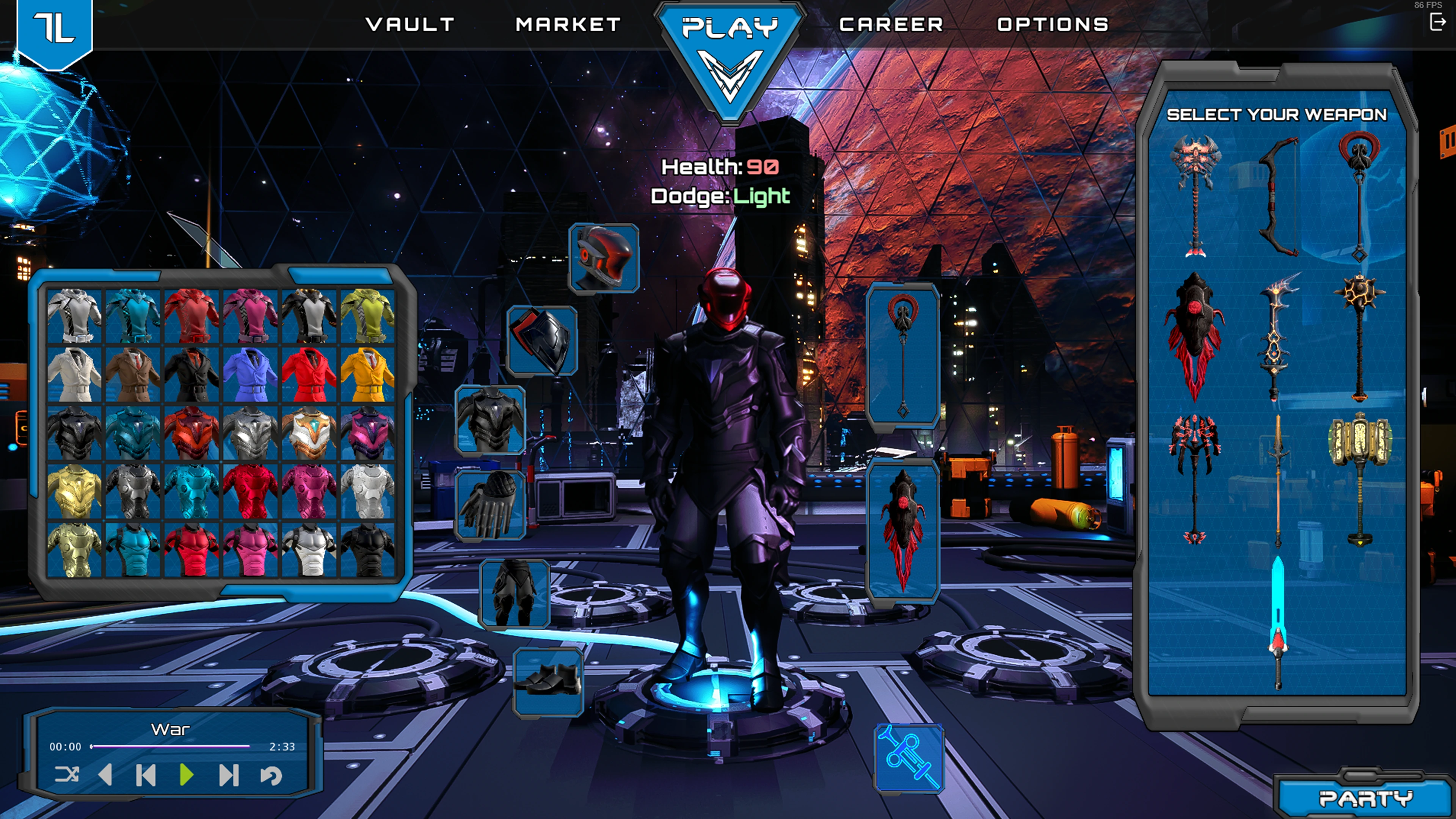
Task: Choose the bow from weapon selection
Action: tap(1278, 196)
